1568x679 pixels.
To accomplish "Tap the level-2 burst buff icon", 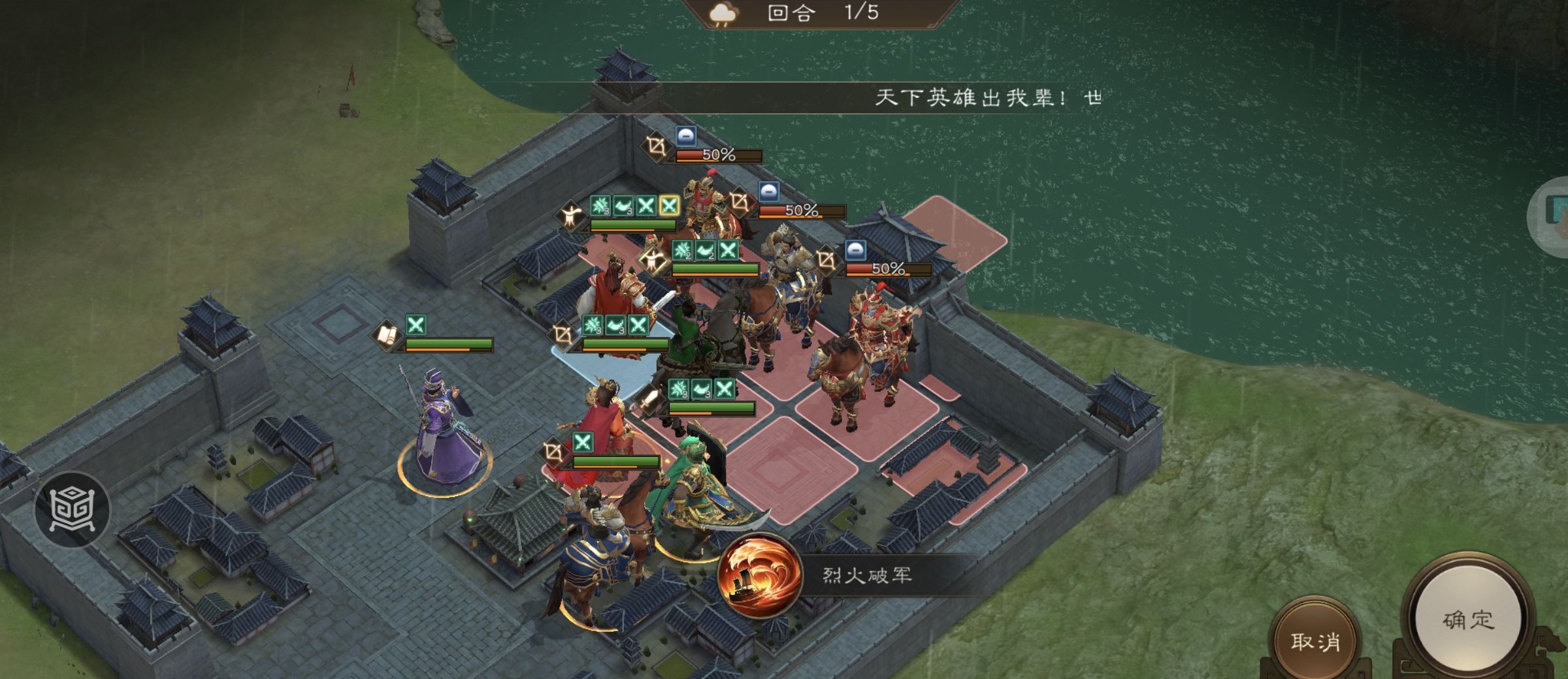I will click(681, 250).
